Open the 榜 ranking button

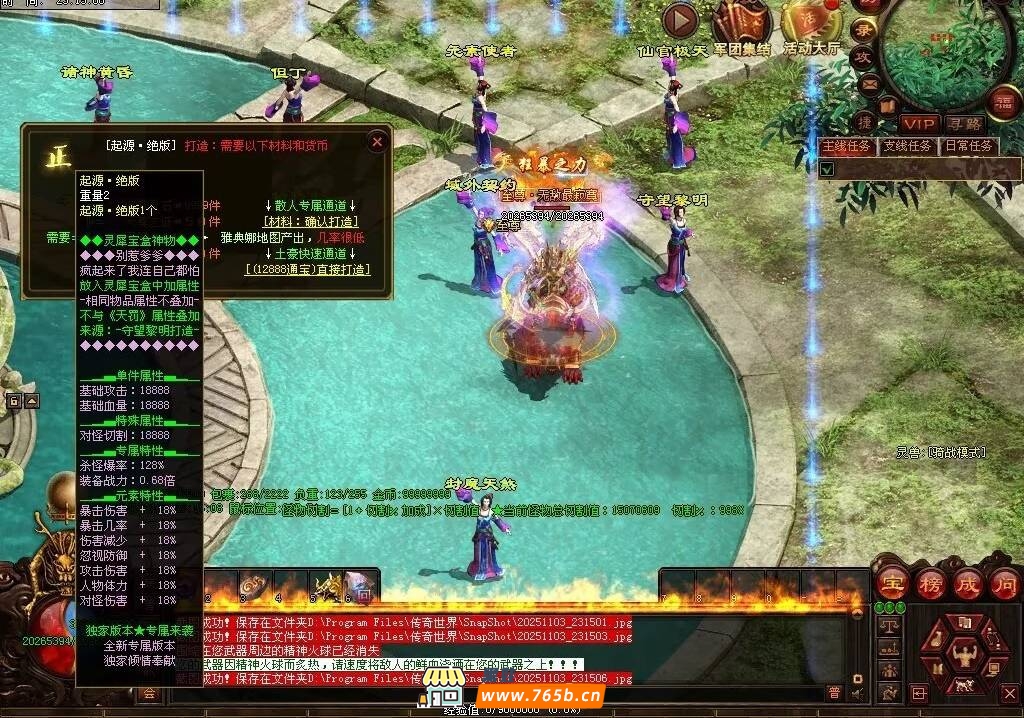tap(930, 582)
